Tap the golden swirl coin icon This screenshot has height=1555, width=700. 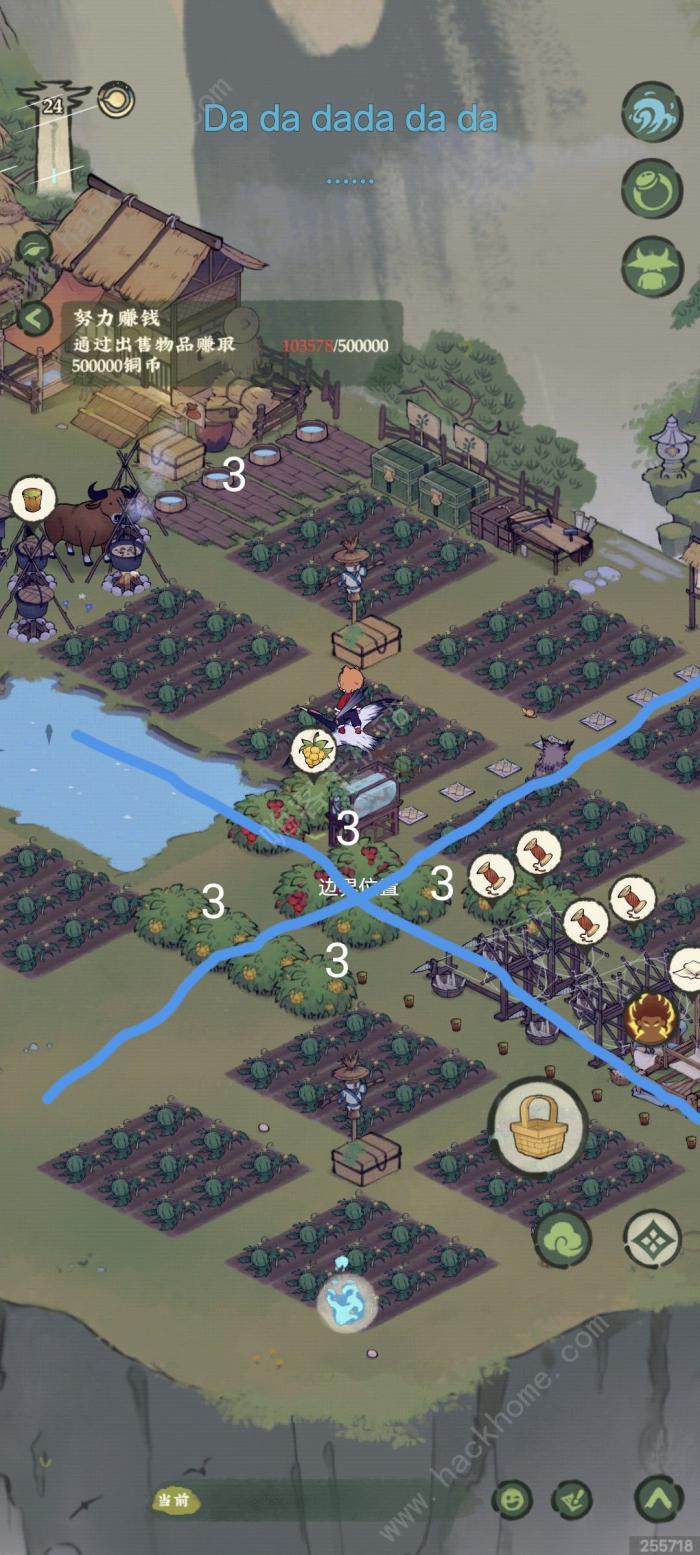click(x=116, y=99)
